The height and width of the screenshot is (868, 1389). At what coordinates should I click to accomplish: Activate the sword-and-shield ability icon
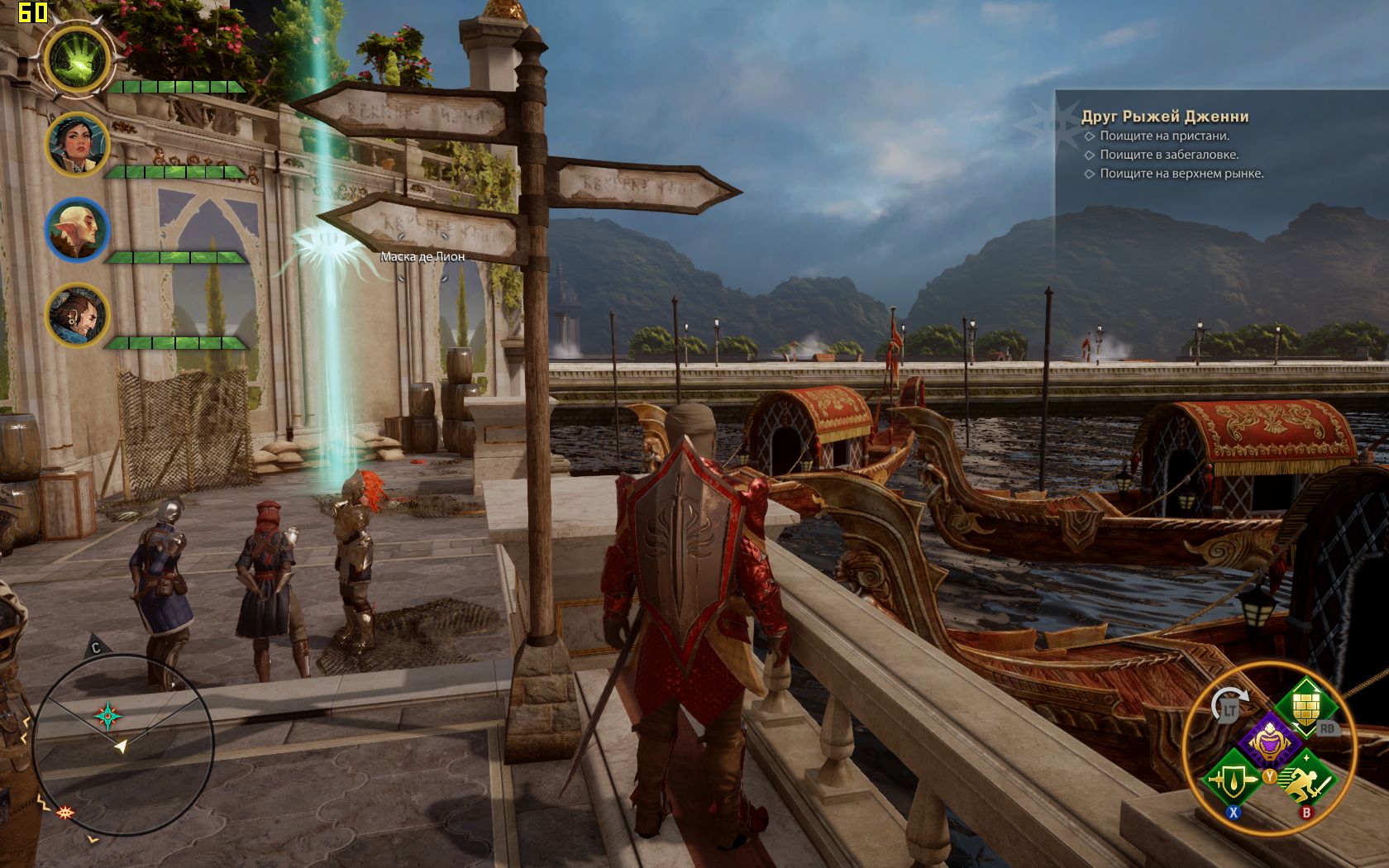[x=1232, y=778]
